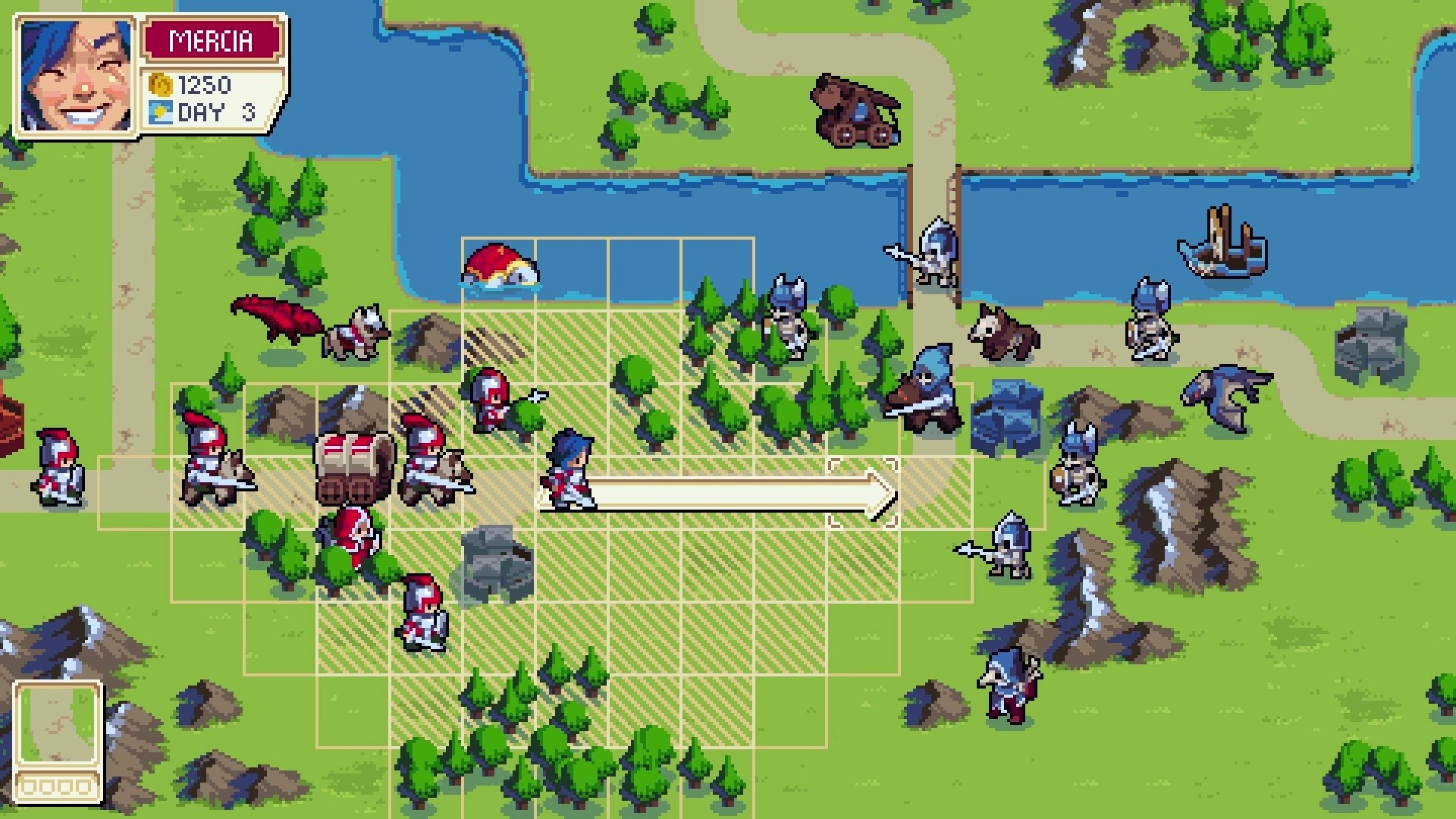Confirm movement at the arrow's destination tile
The height and width of the screenshot is (819, 1456).
click(864, 493)
